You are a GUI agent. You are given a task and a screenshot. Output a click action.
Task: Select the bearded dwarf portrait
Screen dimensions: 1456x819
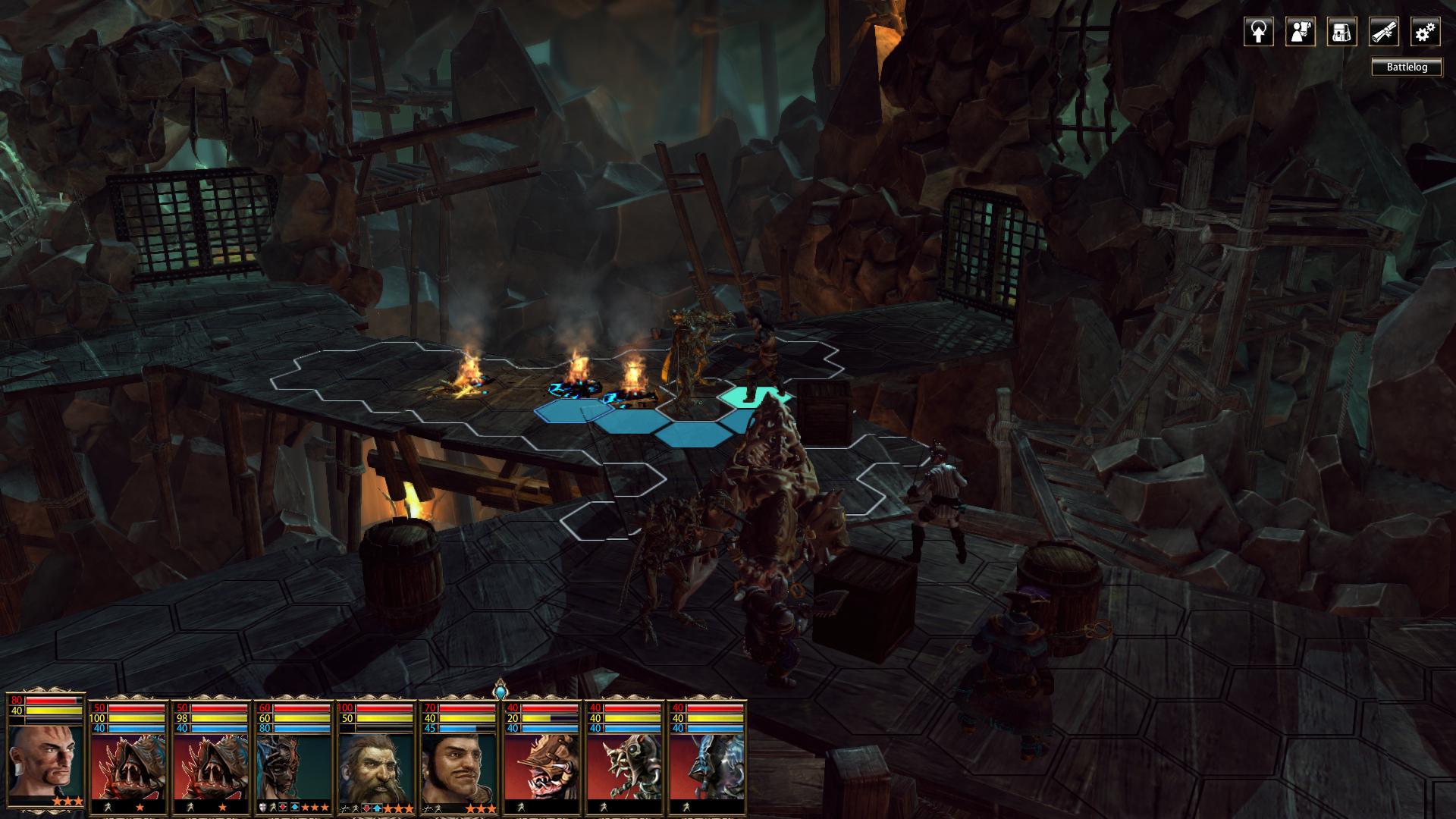pos(375,766)
